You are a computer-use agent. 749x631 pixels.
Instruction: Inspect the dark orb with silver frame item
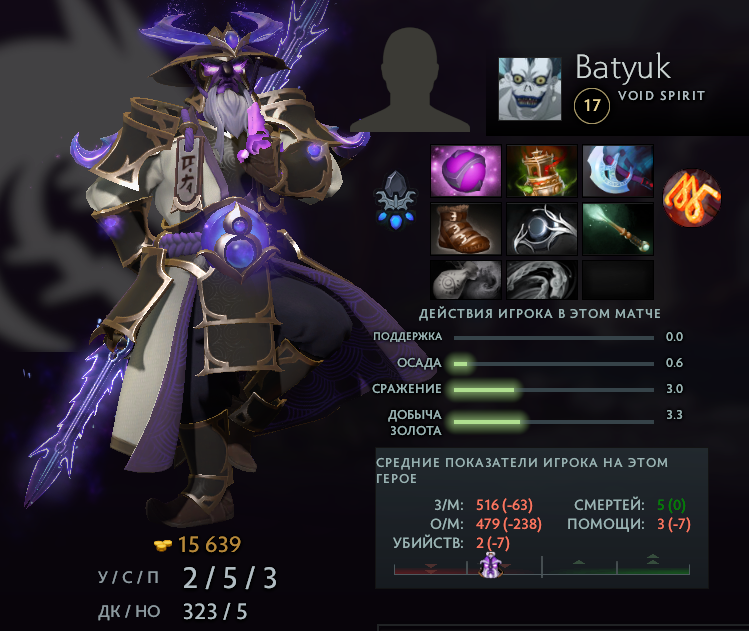click(541, 229)
